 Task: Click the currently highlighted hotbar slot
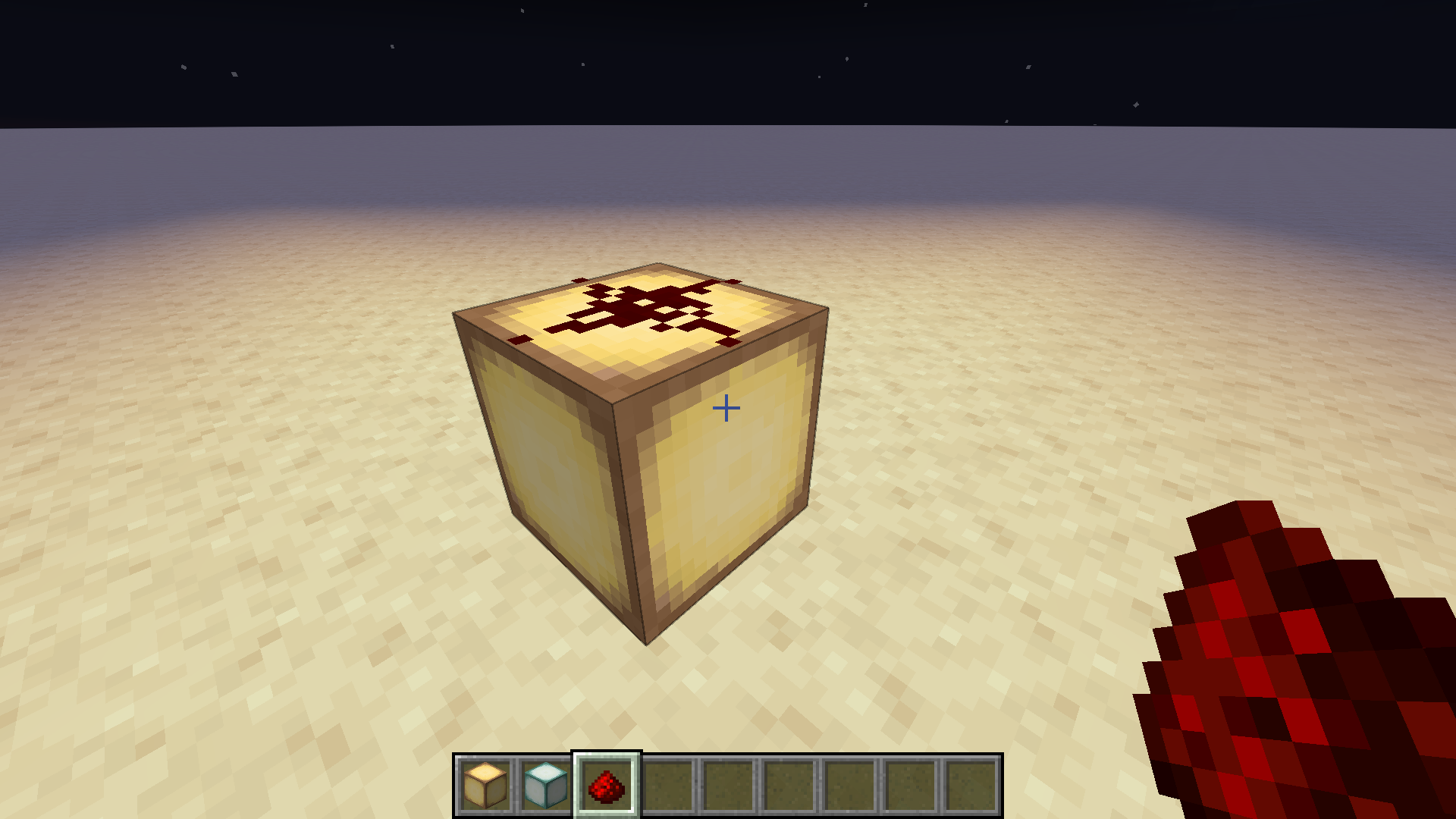pos(606,783)
